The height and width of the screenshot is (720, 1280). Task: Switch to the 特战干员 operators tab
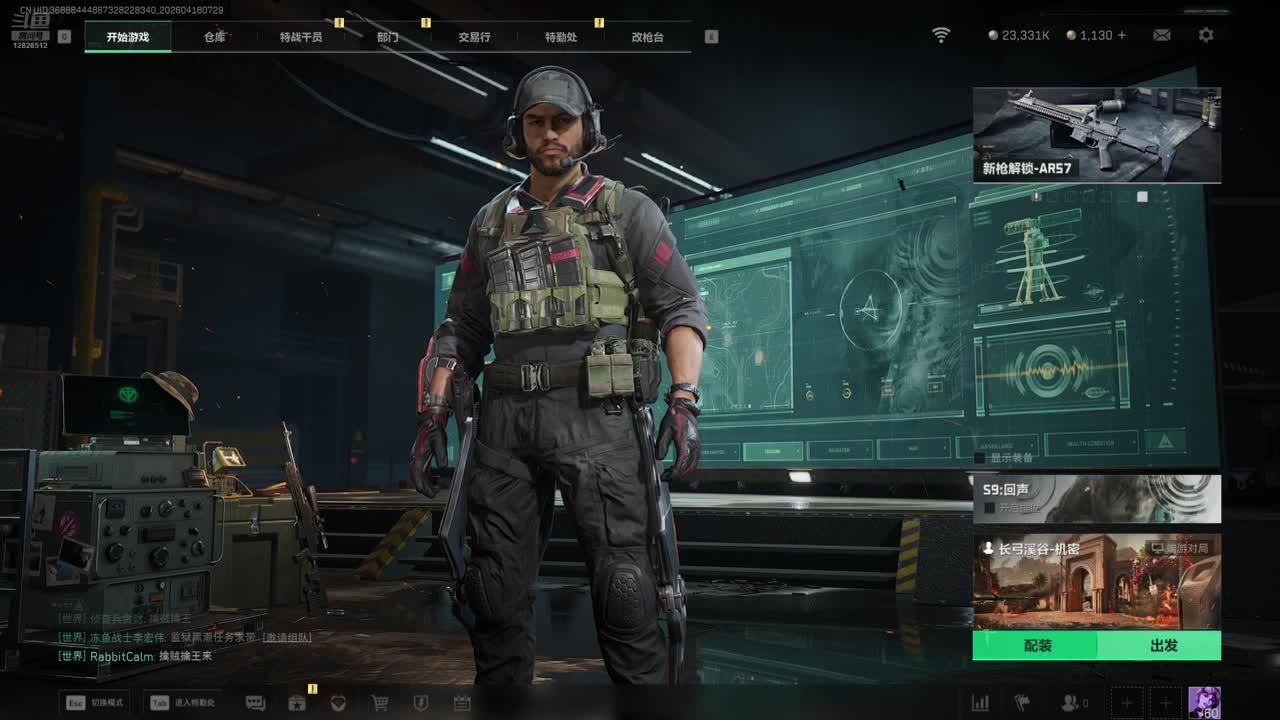coord(301,37)
